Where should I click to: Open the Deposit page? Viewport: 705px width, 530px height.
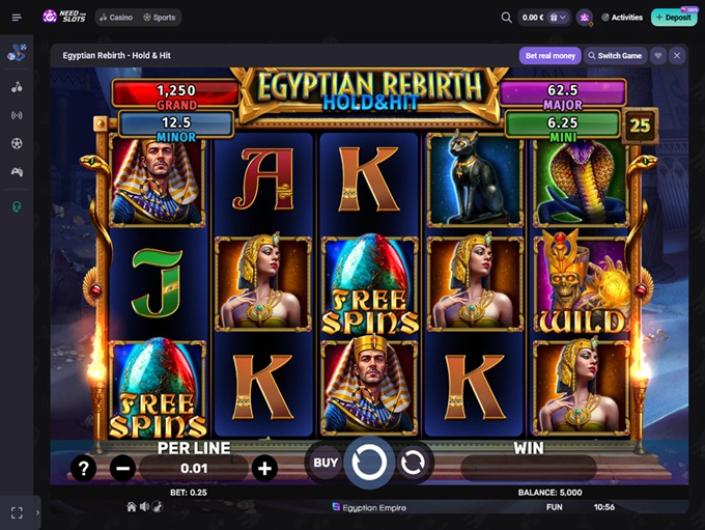[674, 17]
